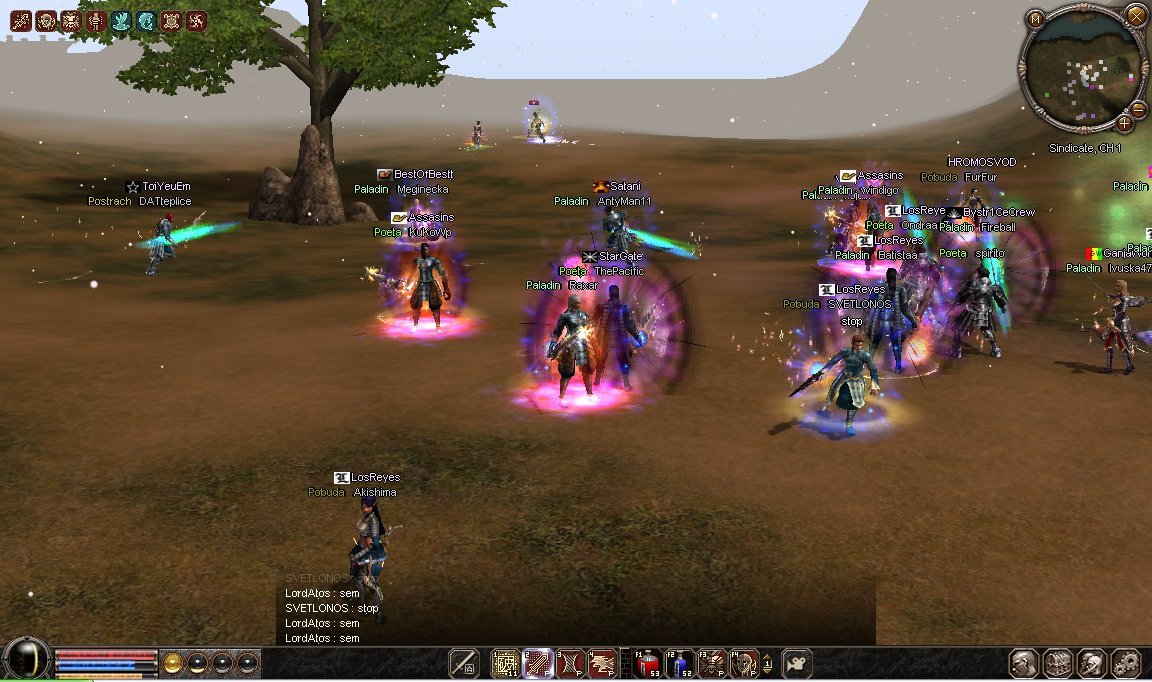1152x682 pixels.
Task: Trigger the skill in quickslot 4
Action: [601, 663]
